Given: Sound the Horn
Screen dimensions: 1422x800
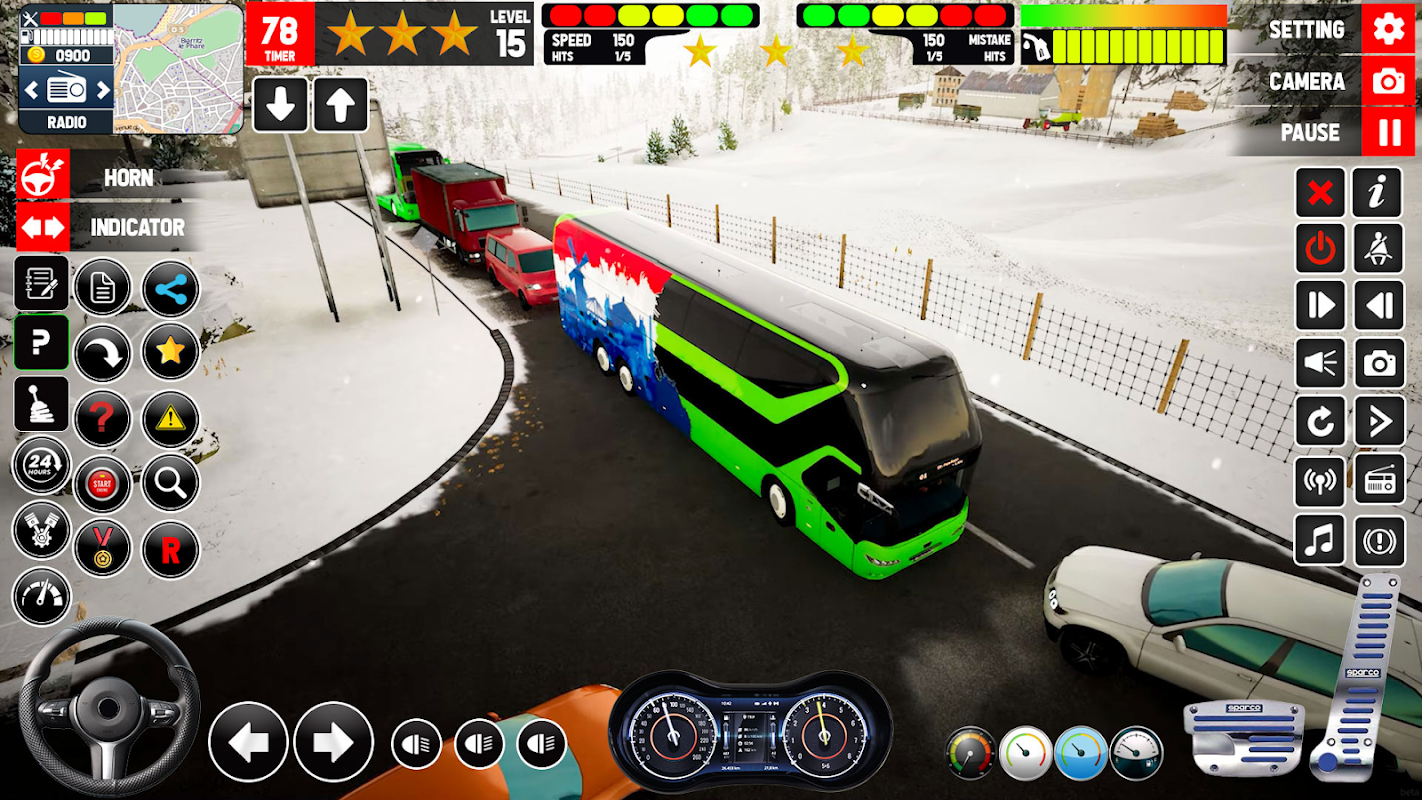Looking at the screenshot, I should (x=43, y=176).
